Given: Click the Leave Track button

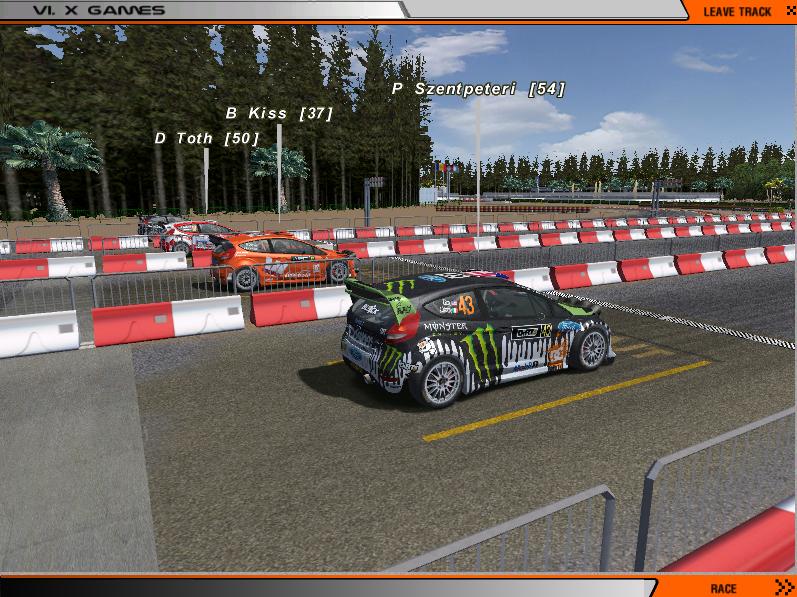Looking at the screenshot, I should 738,11.
